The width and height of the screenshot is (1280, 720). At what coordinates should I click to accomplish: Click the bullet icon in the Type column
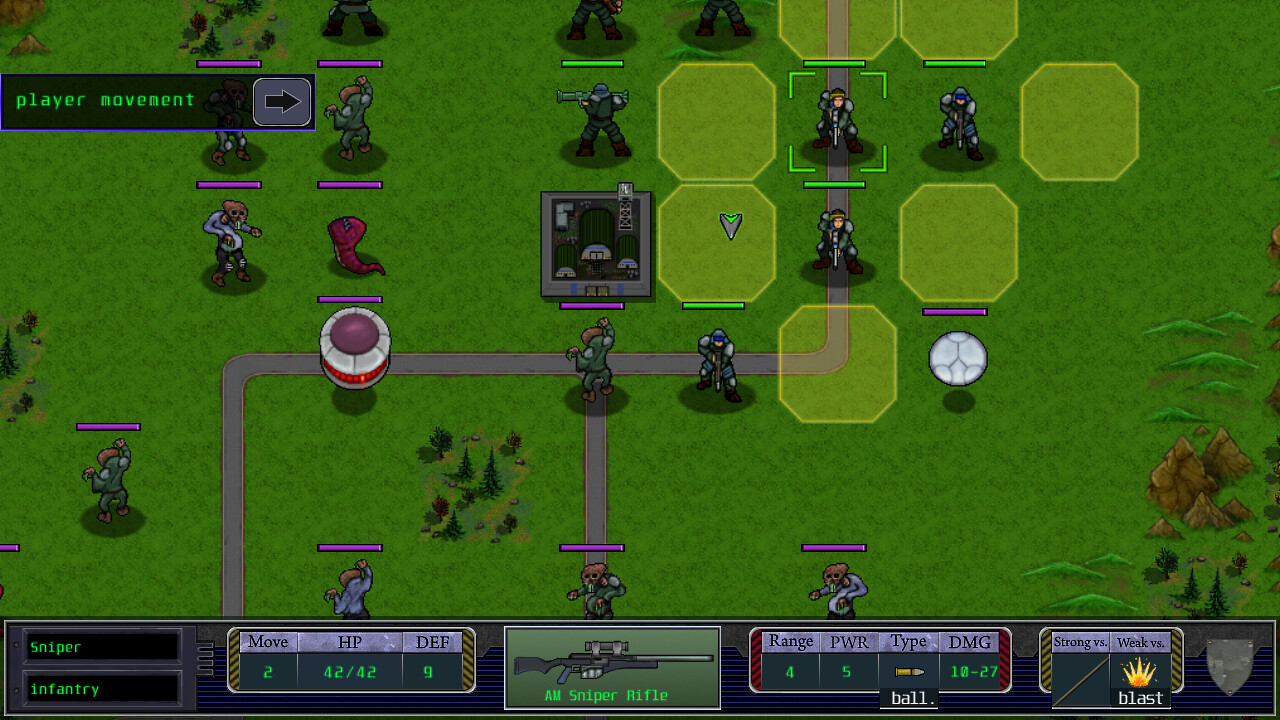909,671
